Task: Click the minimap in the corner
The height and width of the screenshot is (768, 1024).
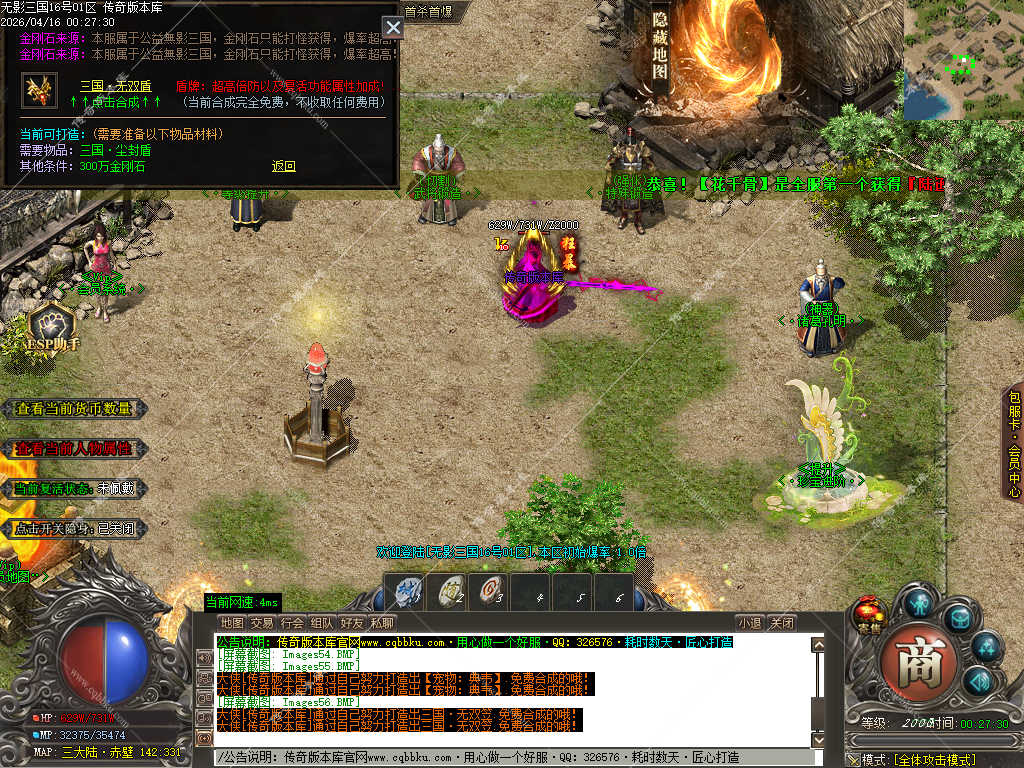Action: [x=963, y=60]
